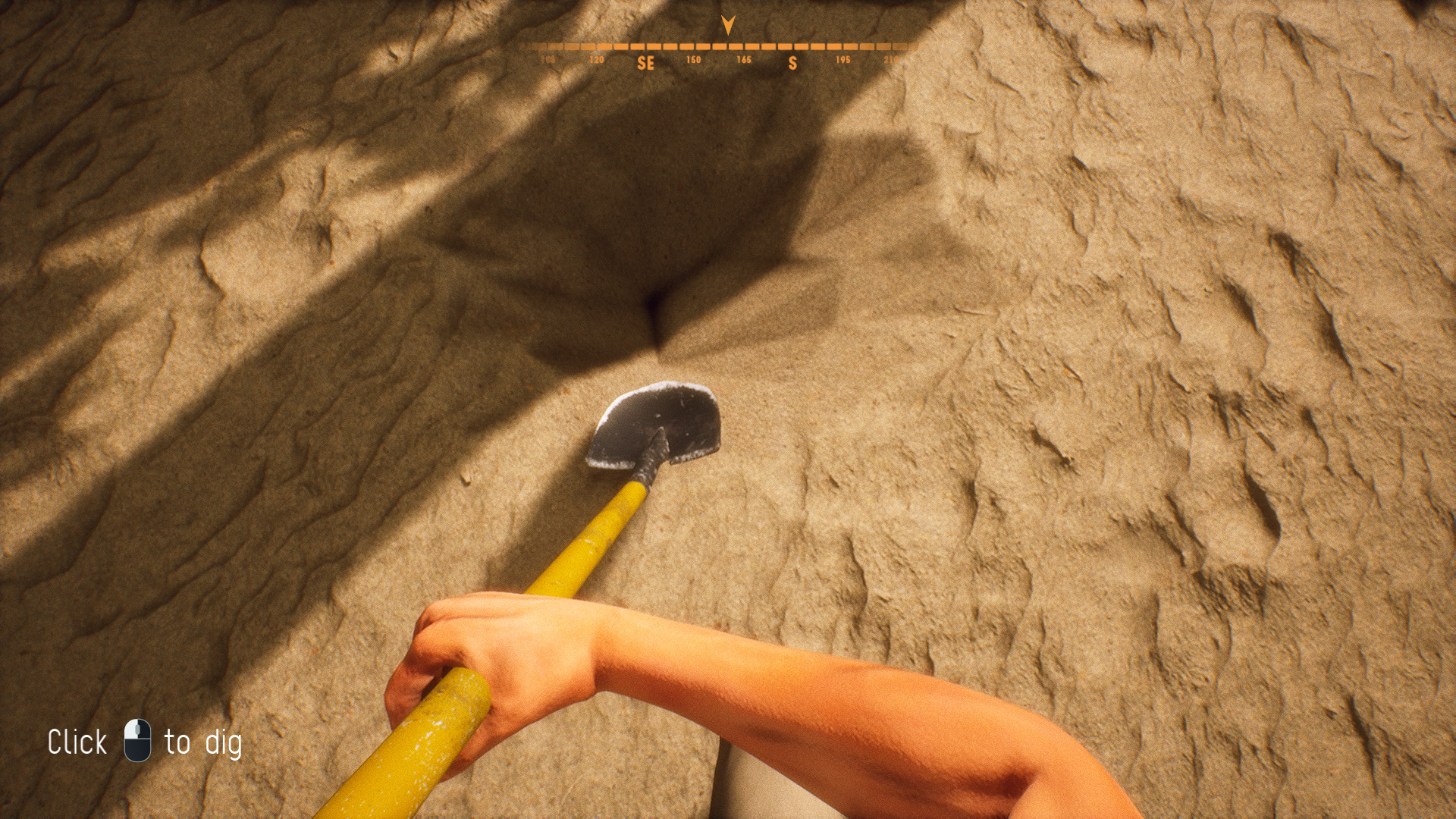Click the 165 reading on the compass strip
This screenshot has width=1456, height=819.
coord(744,58)
